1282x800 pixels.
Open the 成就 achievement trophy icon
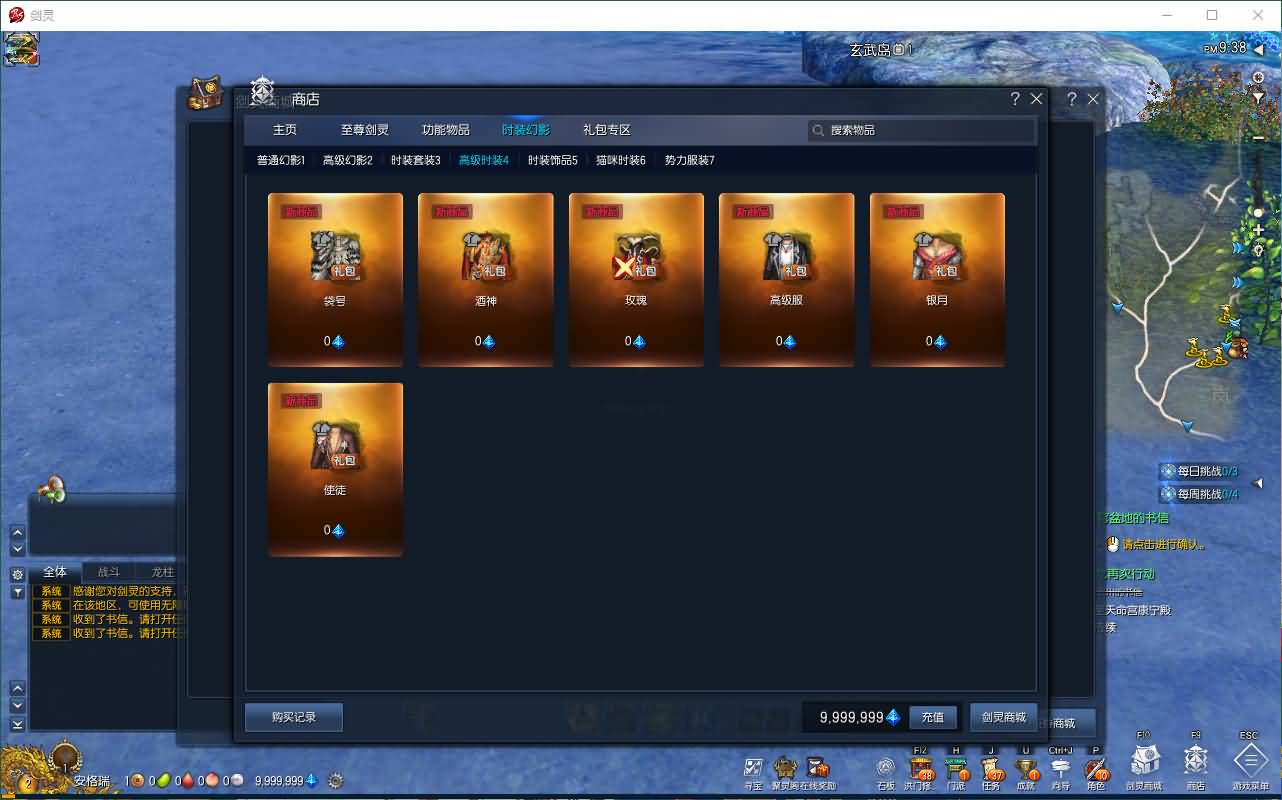1025,766
